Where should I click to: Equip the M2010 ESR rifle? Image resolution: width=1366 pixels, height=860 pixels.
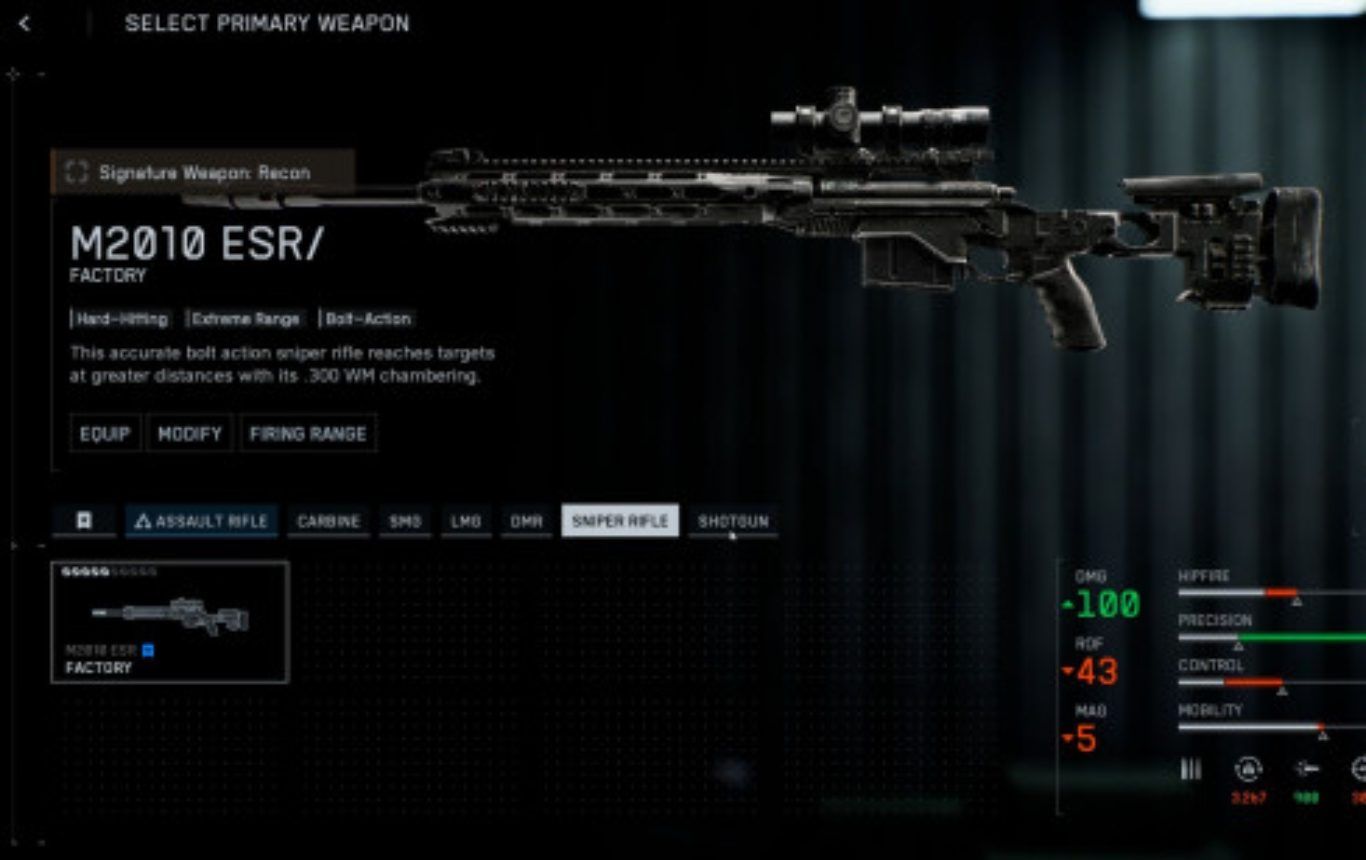[105, 434]
